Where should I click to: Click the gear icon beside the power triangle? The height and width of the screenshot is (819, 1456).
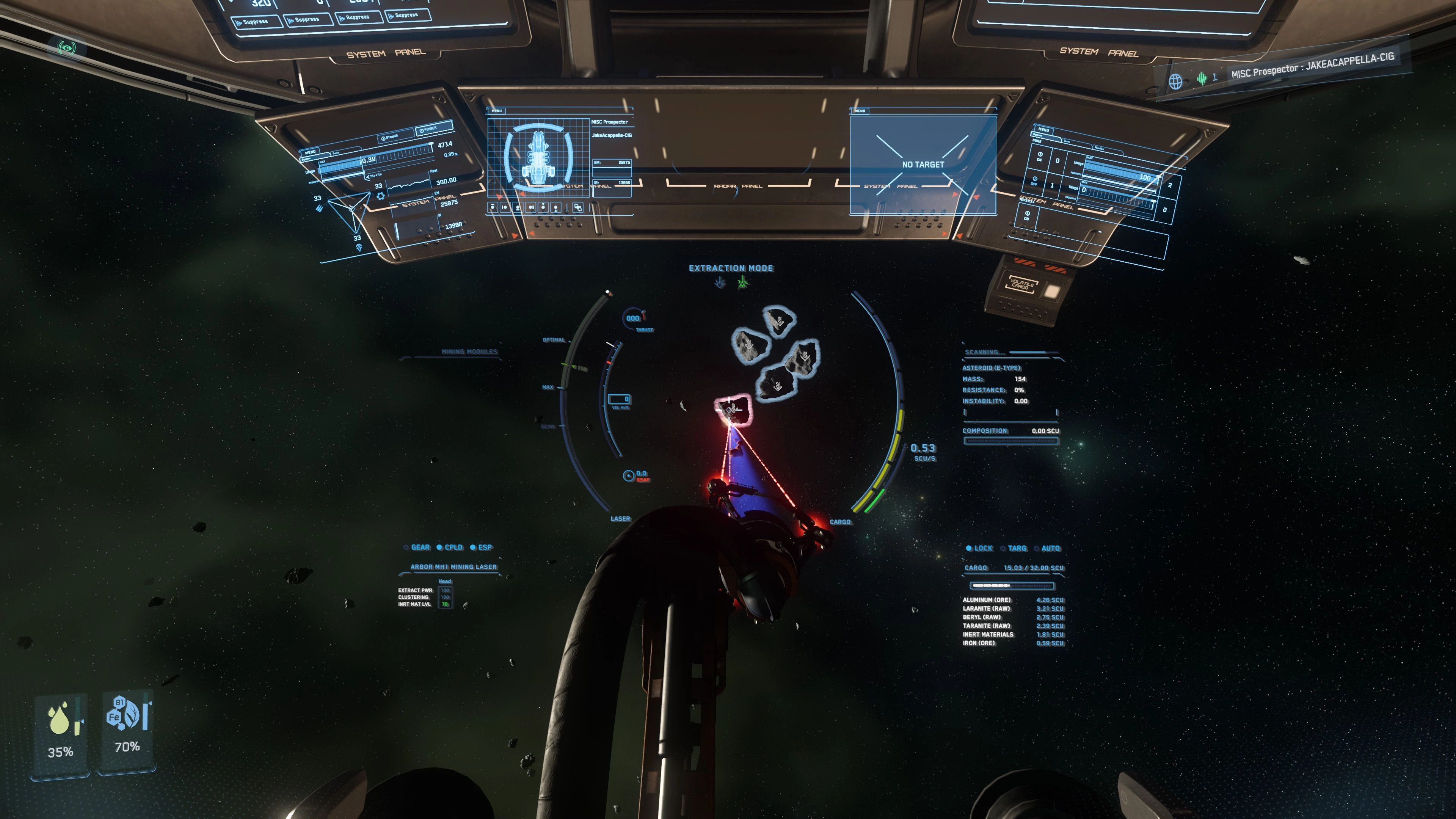coord(380,196)
